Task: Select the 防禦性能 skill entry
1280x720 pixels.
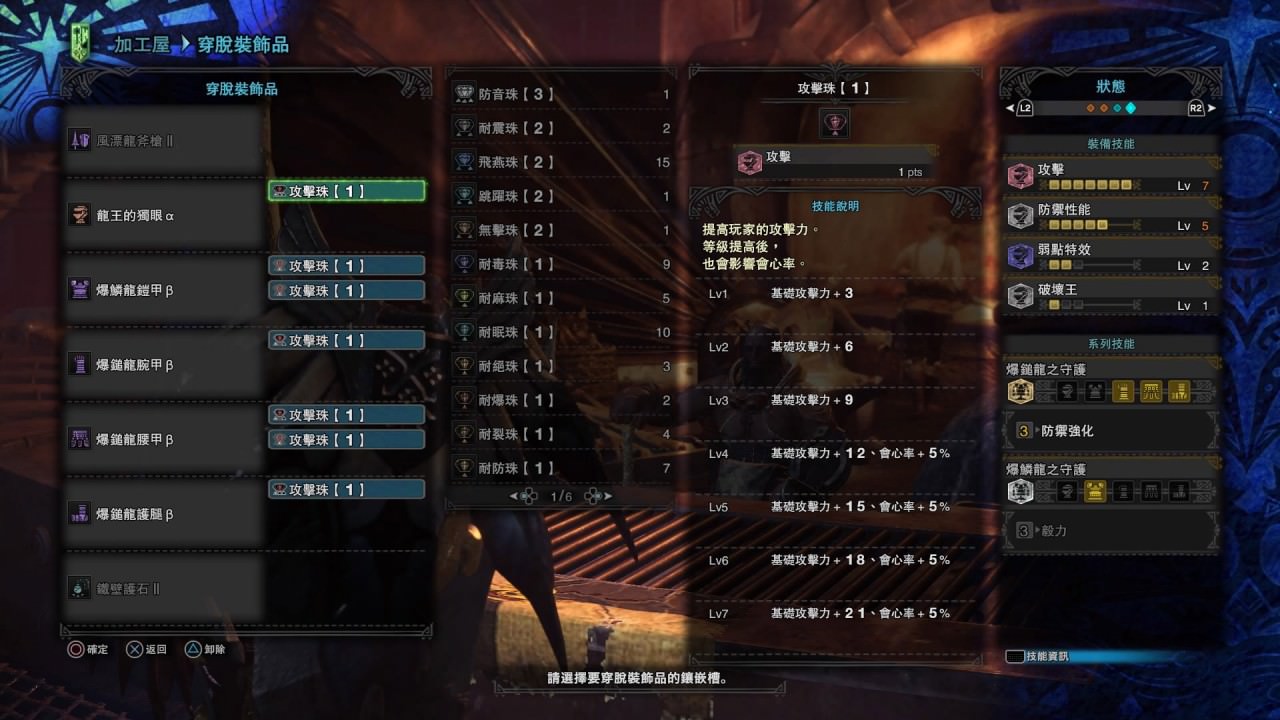Action: pyautogui.click(x=1111, y=217)
